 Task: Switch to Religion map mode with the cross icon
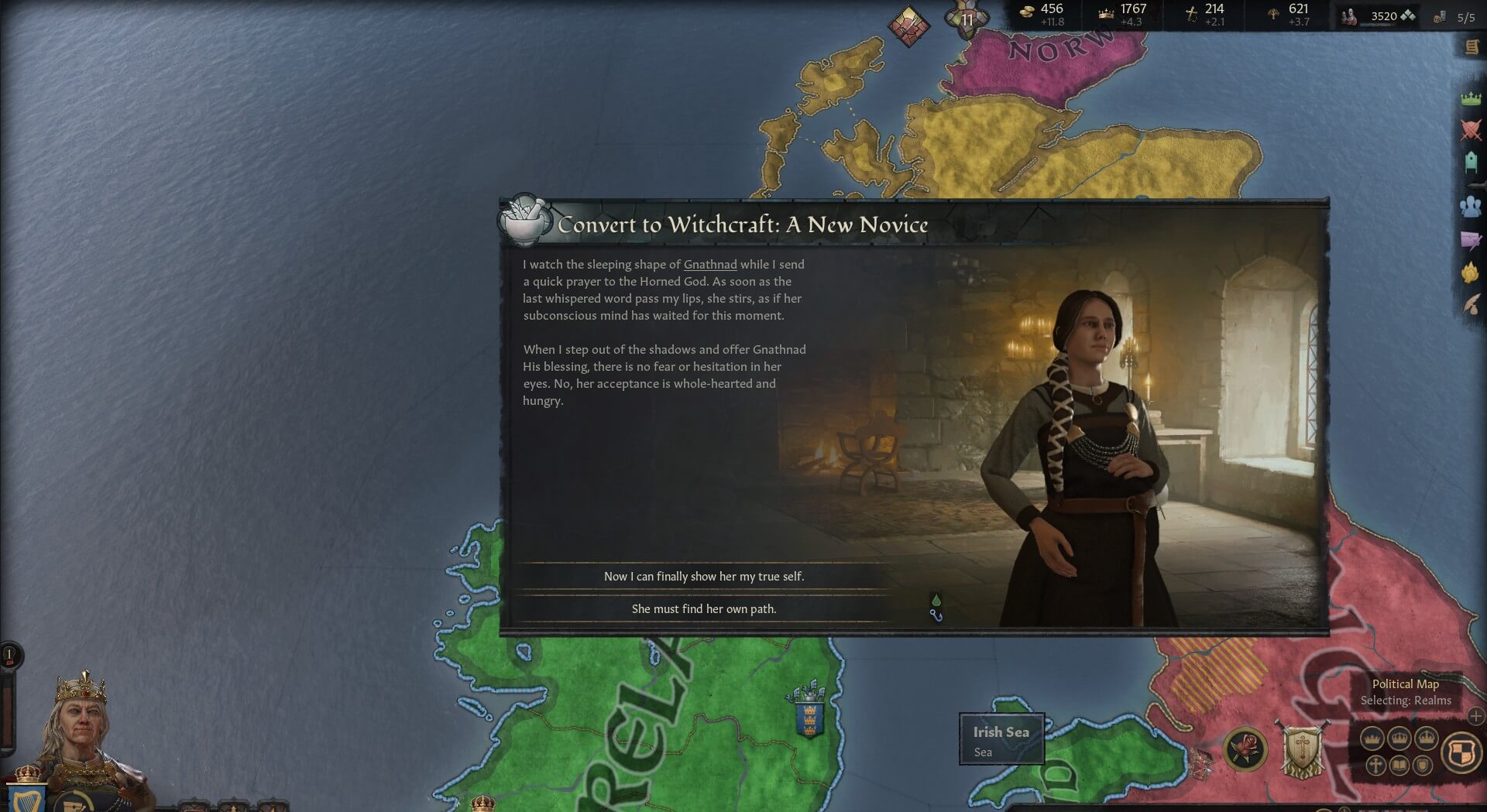pyautogui.click(x=1376, y=766)
